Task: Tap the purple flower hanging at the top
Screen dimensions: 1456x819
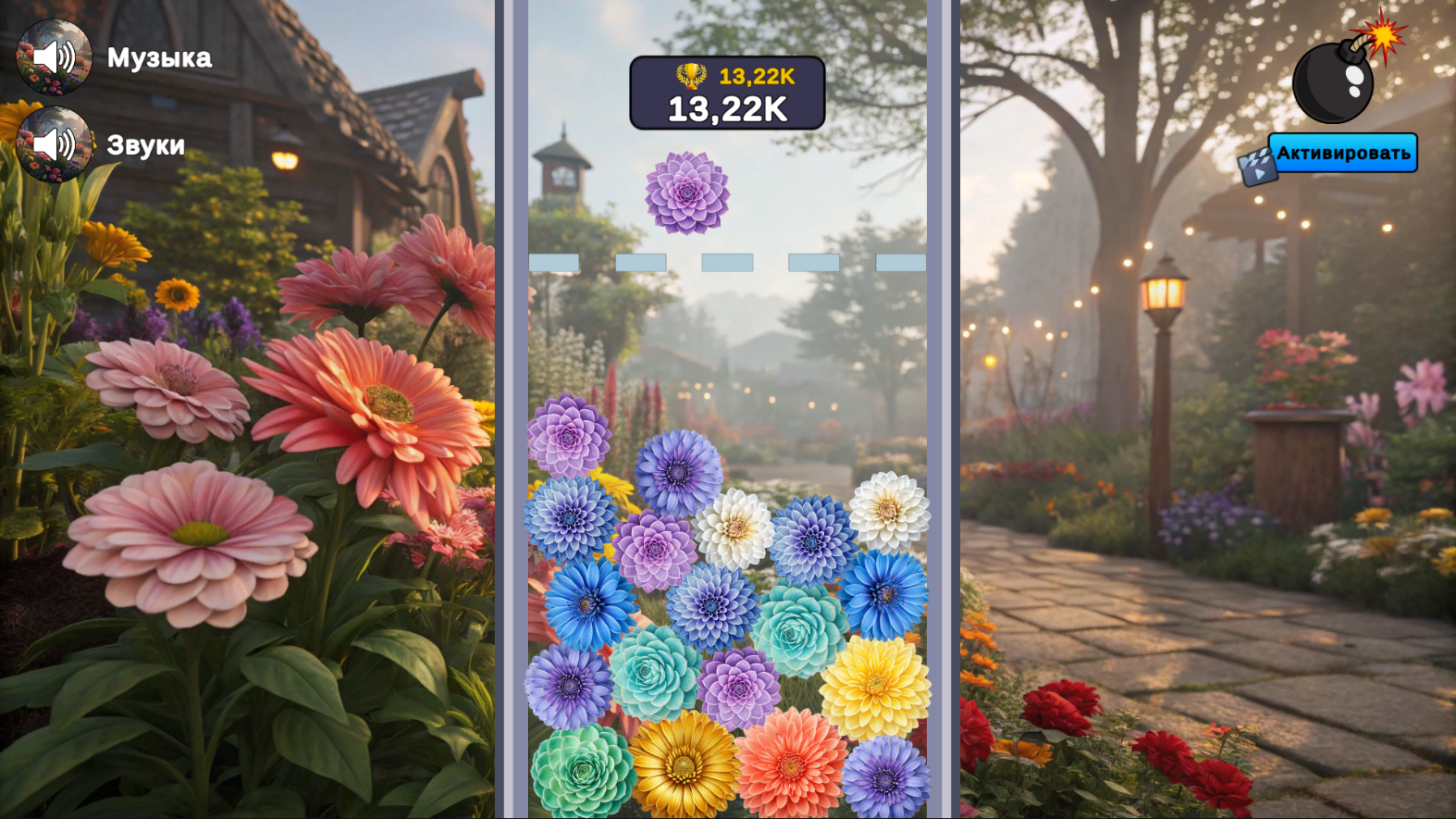Action: [687, 194]
